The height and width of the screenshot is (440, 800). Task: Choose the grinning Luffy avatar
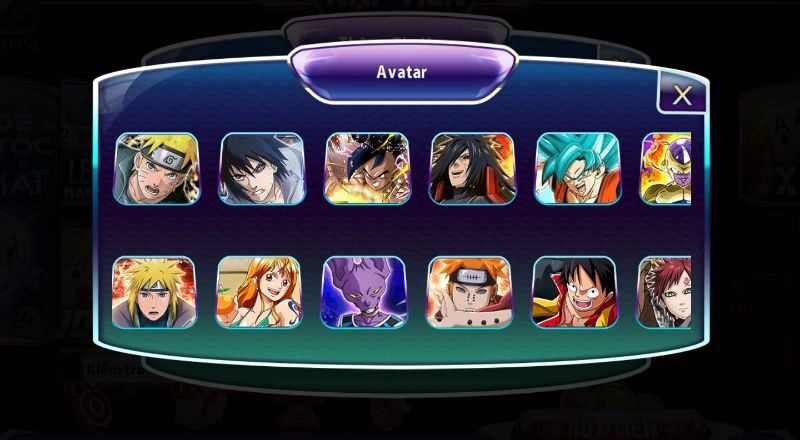pyautogui.click(x=574, y=292)
